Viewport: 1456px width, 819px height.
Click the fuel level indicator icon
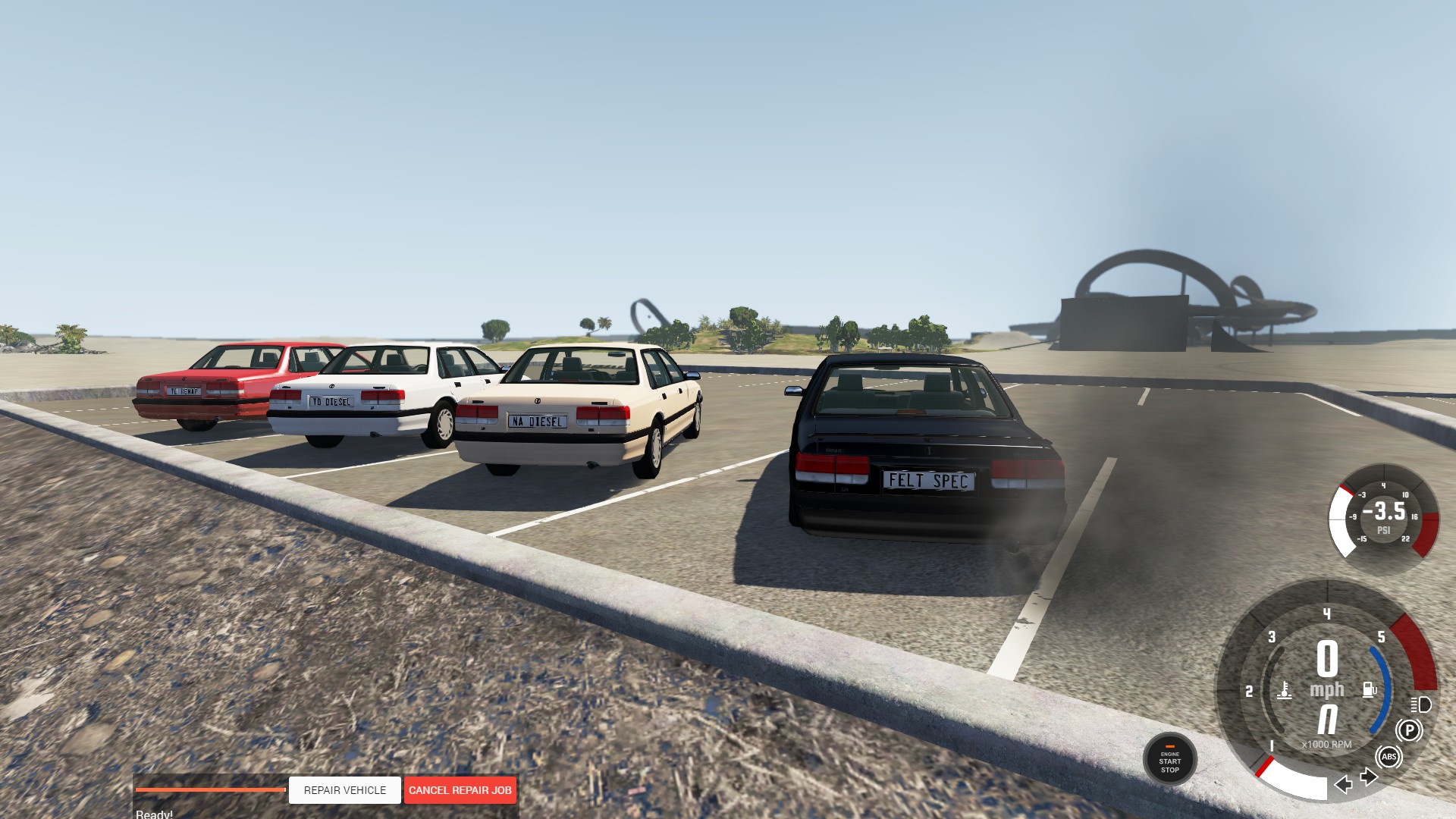[1369, 689]
